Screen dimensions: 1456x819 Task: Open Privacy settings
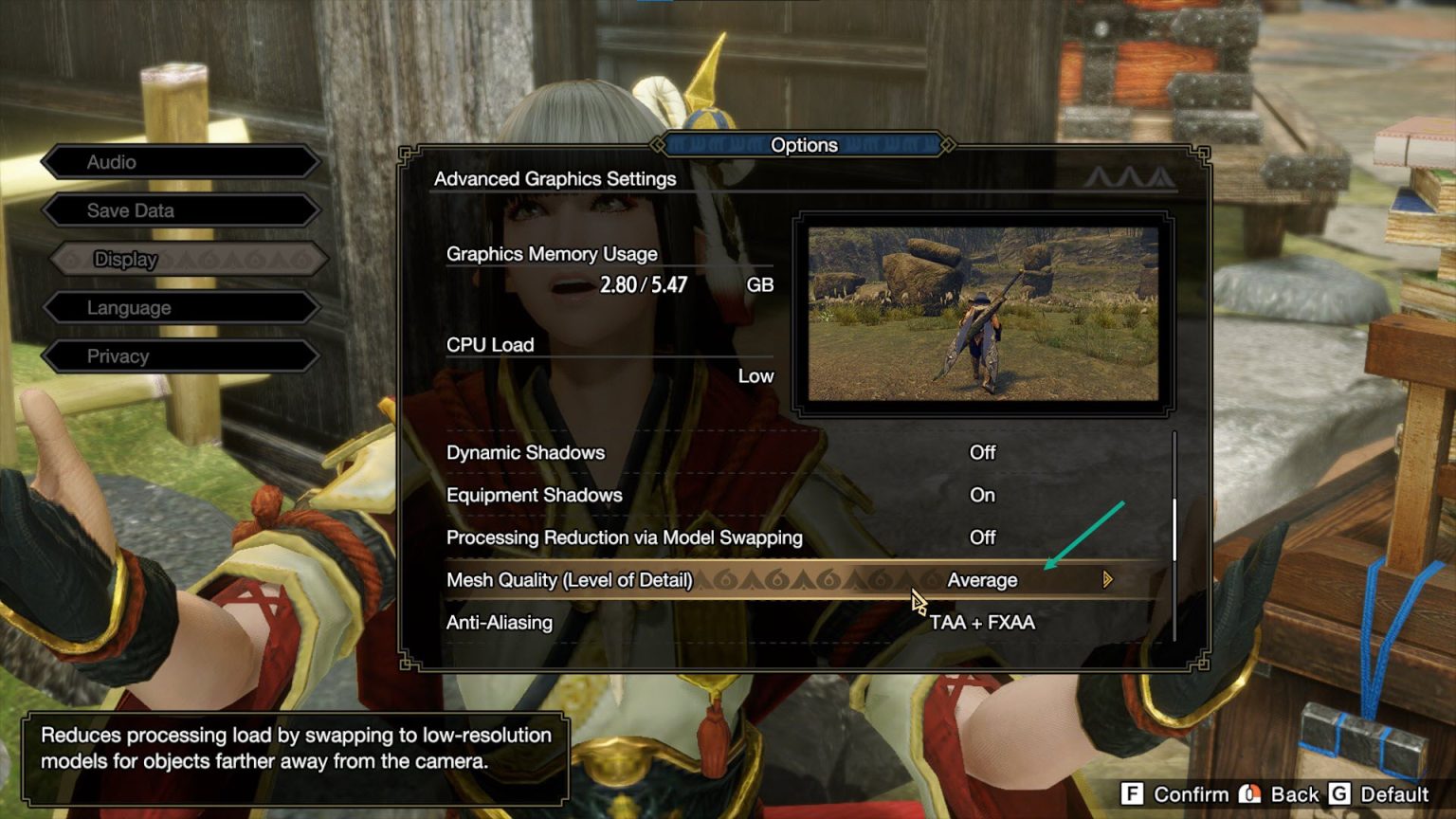[180, 355]
